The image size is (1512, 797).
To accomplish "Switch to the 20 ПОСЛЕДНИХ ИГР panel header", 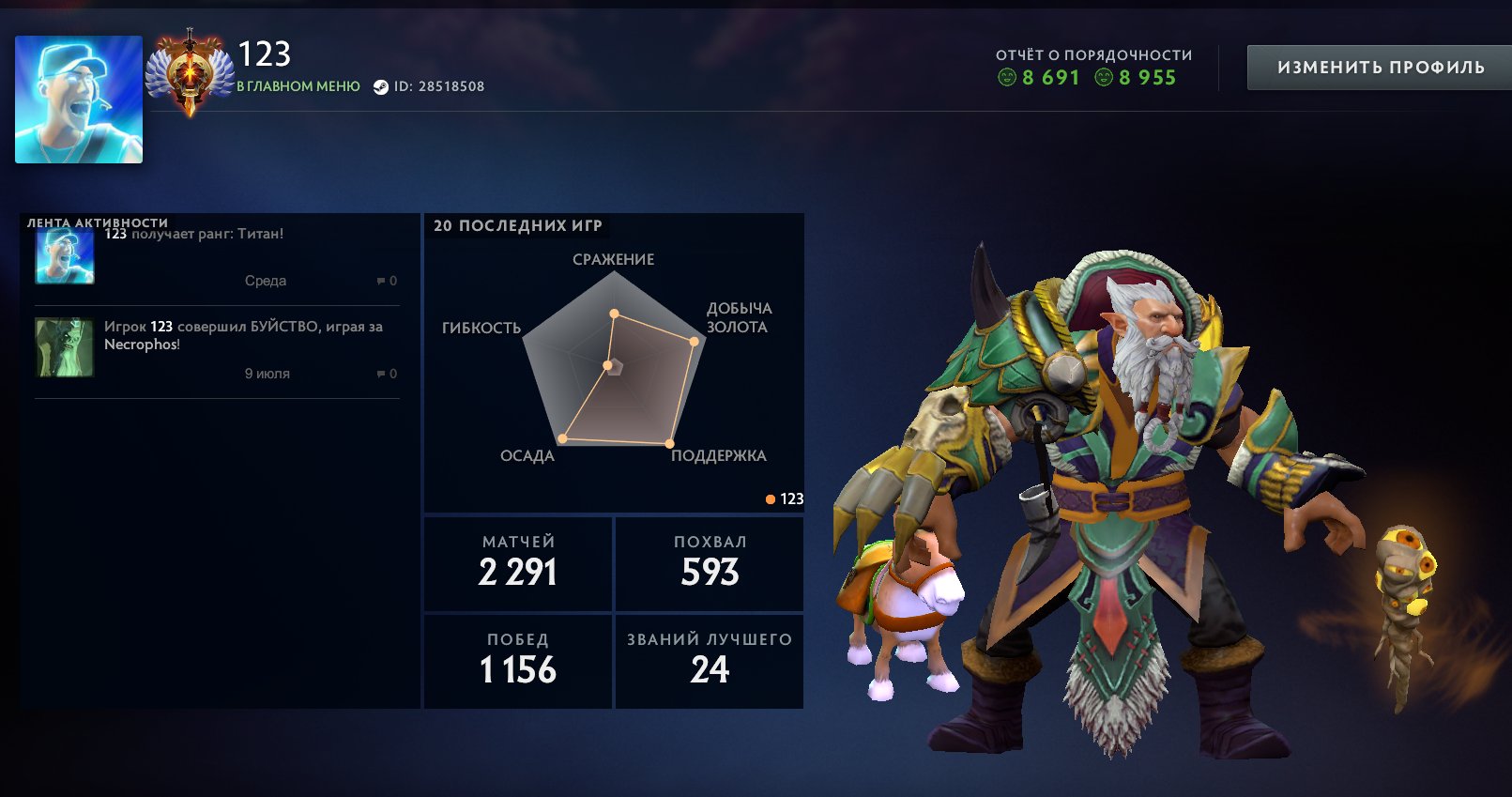I will [x=519, y=225].
